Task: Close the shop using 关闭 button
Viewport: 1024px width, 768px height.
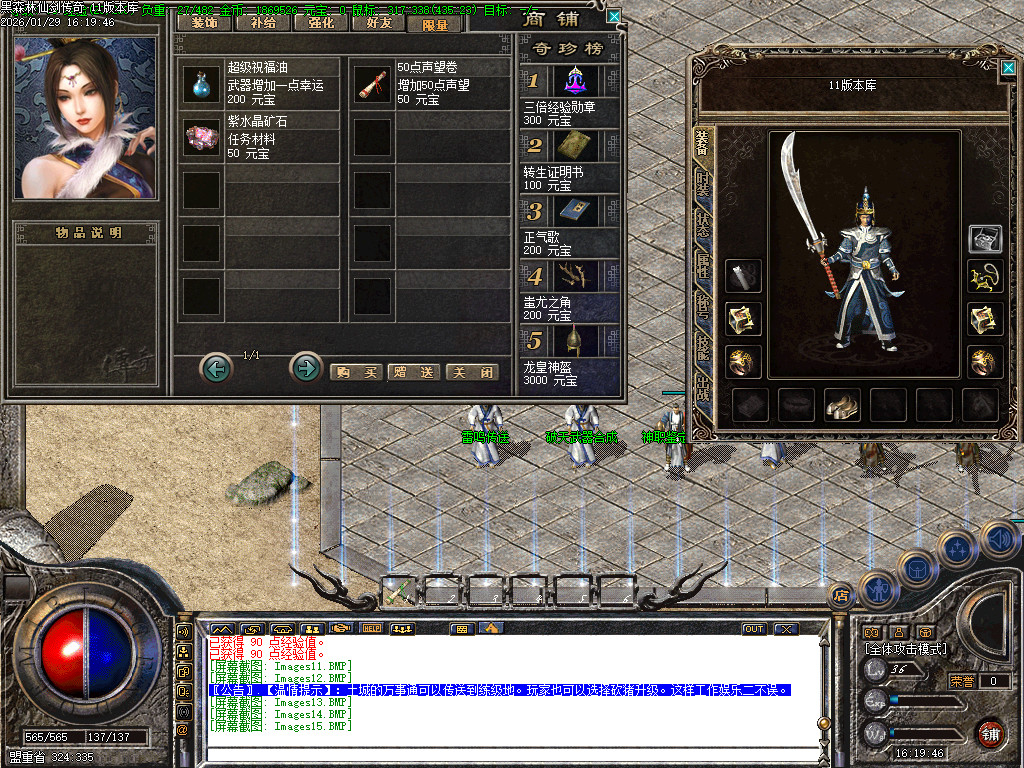Action: [472, 372]
